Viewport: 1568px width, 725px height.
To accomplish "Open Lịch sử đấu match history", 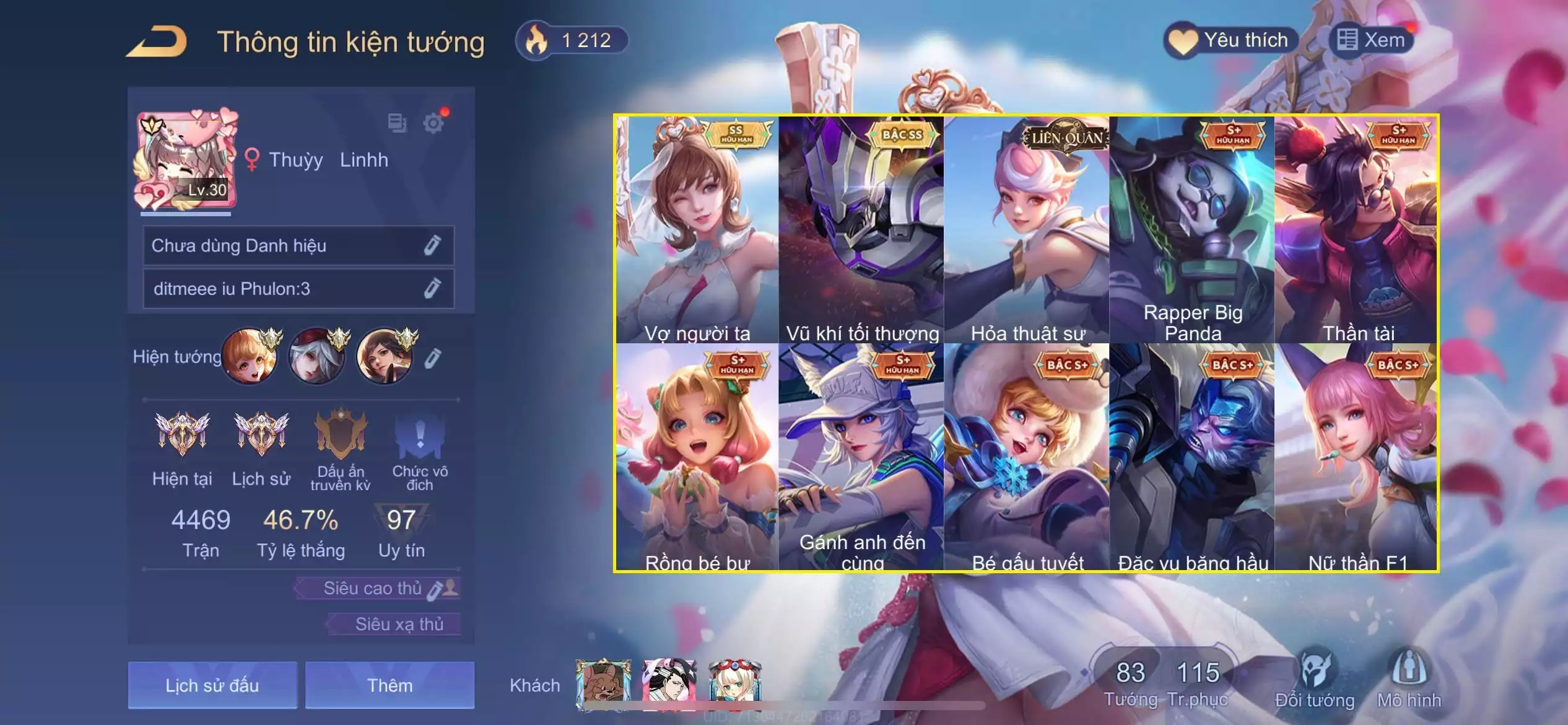I will pyautogui.click(x=212, y=685).
